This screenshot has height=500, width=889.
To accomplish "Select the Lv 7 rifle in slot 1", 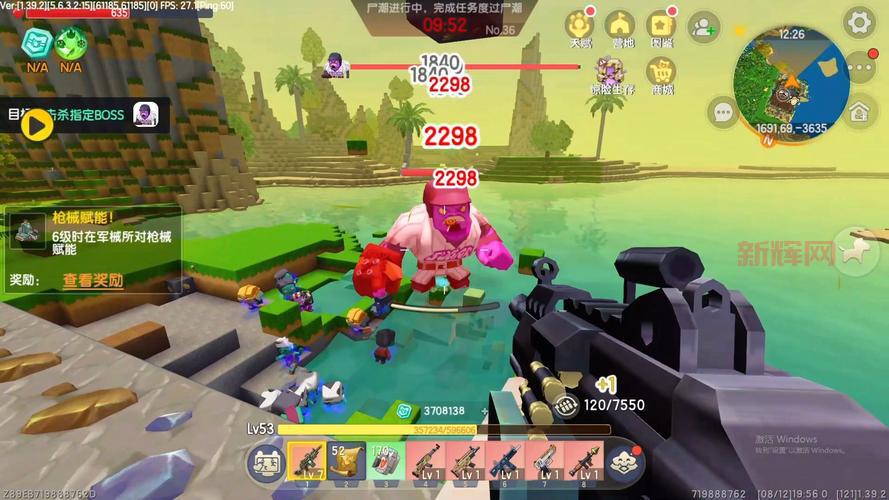I will tap(306, 460).
